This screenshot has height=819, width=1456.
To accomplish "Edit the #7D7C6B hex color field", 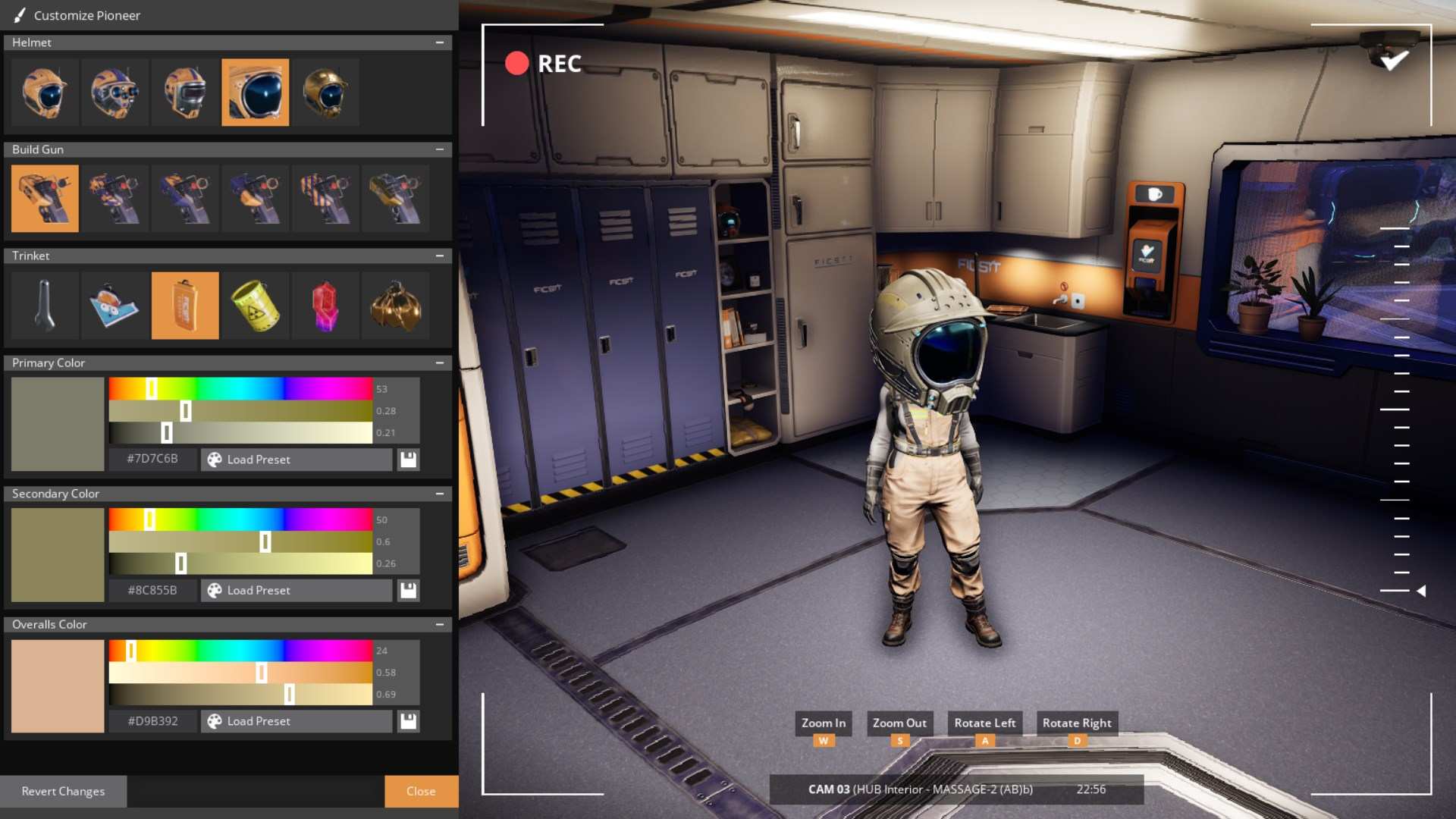I will pyautogui.click(x=152, y=459).
